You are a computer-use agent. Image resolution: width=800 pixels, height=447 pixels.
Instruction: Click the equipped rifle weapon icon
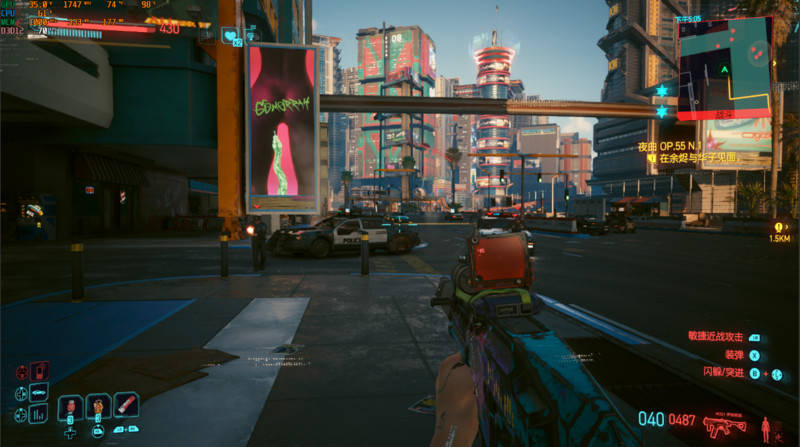[x=724, y=425]
